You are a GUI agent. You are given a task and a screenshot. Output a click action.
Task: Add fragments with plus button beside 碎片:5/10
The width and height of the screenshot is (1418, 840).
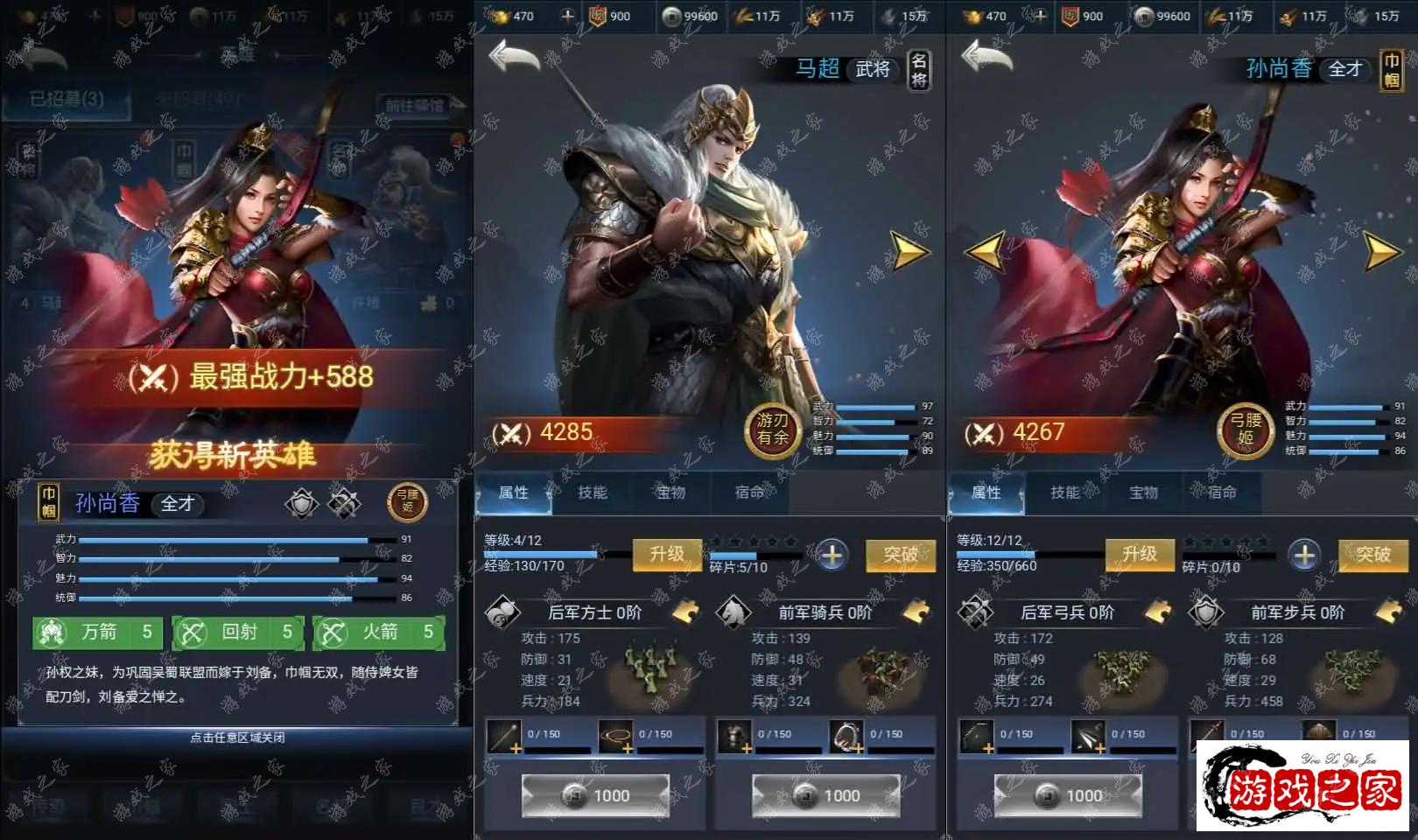[832, 555]
